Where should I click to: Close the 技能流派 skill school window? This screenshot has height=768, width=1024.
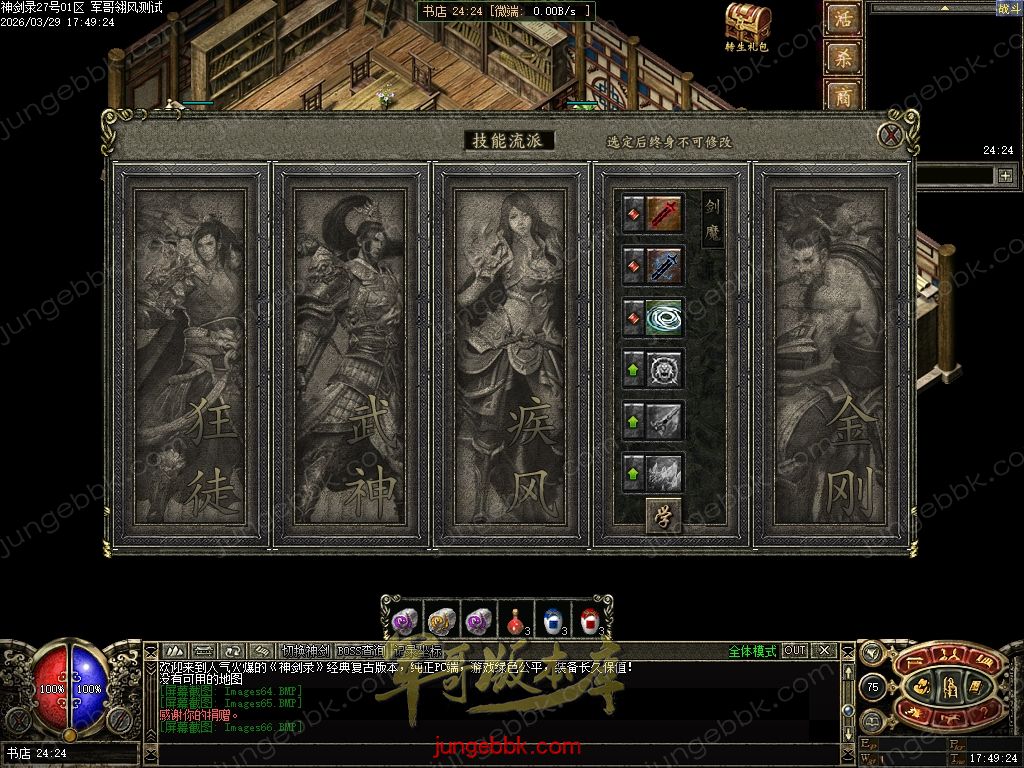890,135
